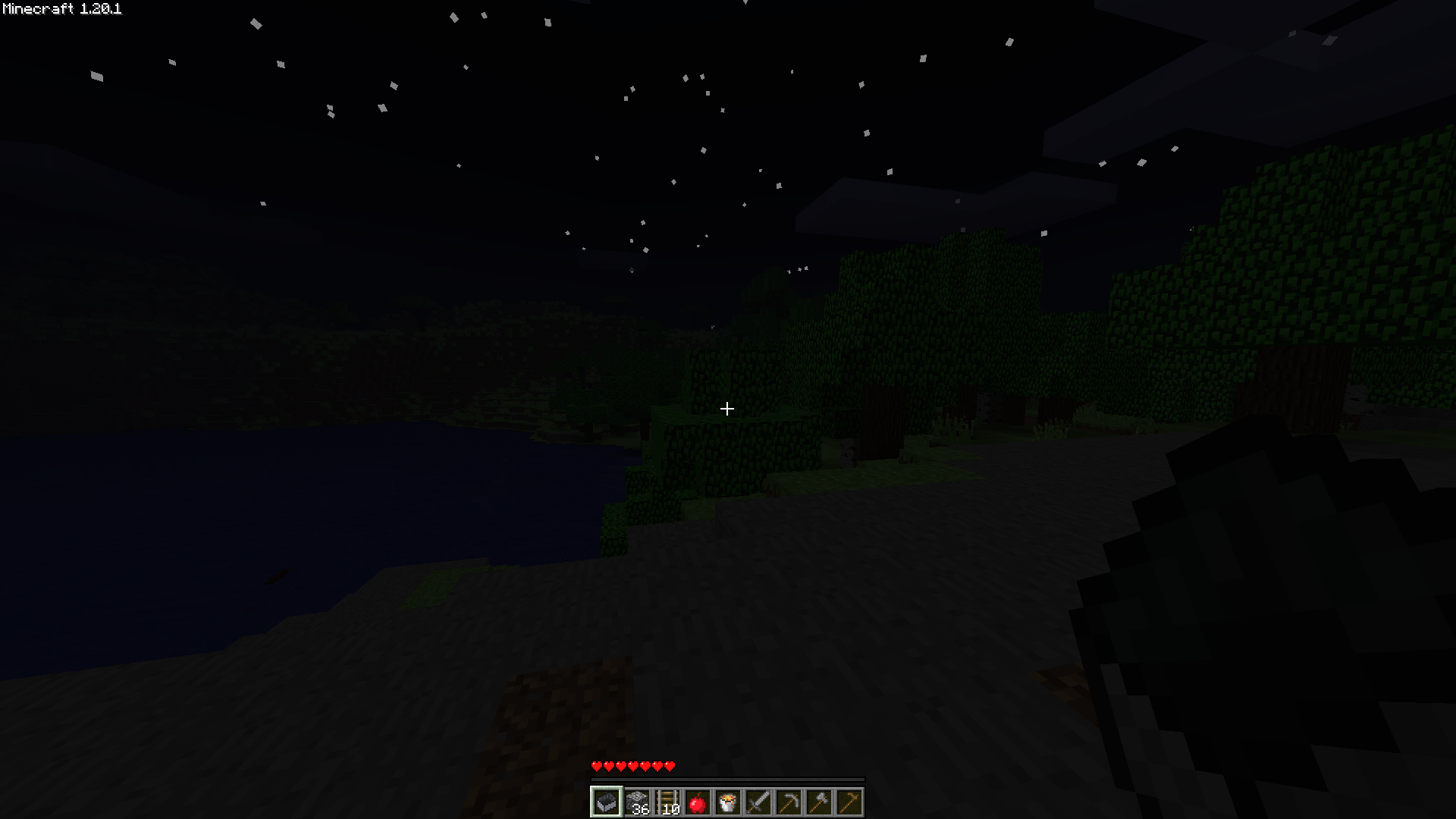Click the item count on the ladder stack
This screenshot has height=819, width=1456.
pyautogui.click(x=671, y=809)
